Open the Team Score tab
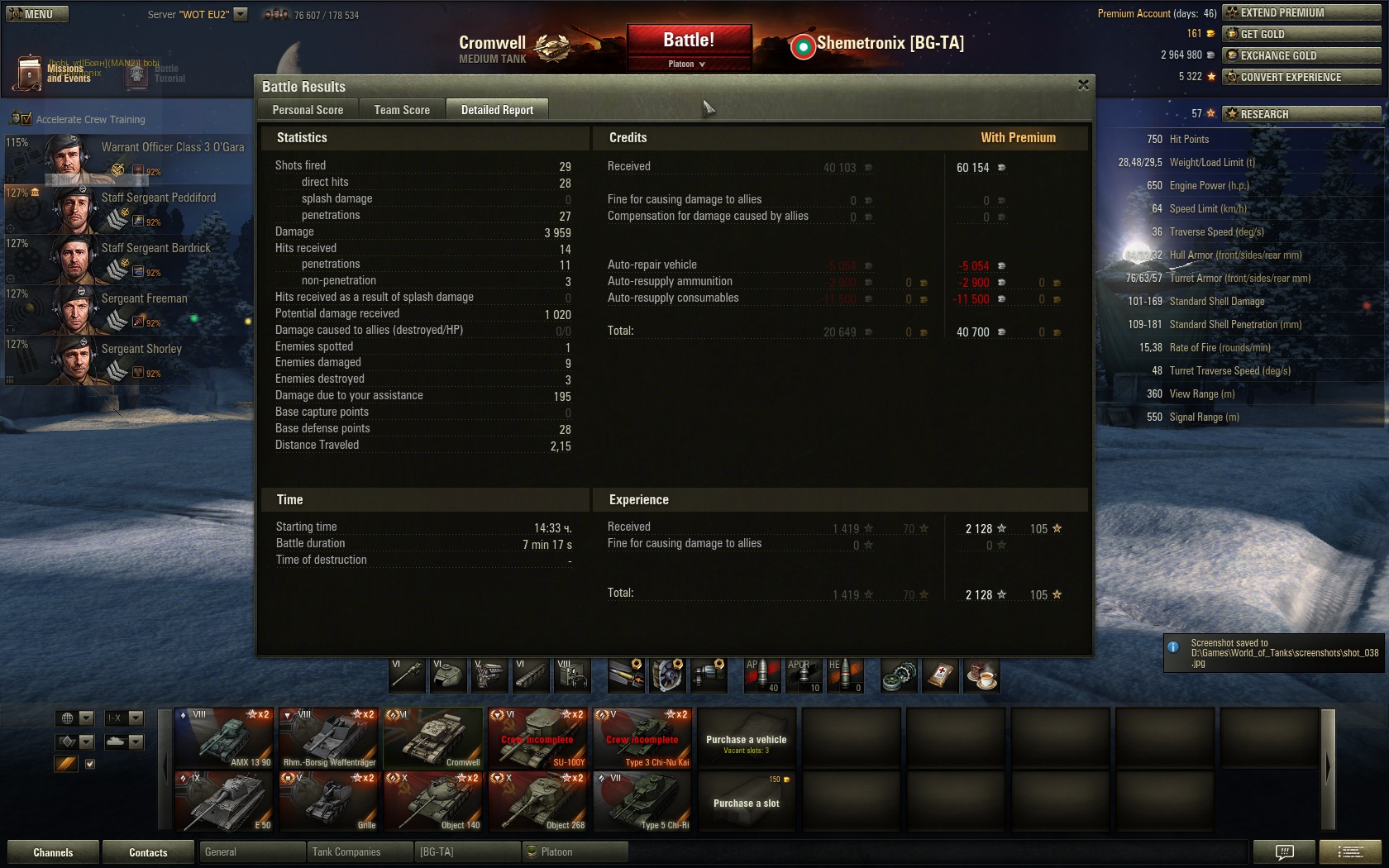This screenshot has height=868, width=1389. pos(402,110)
